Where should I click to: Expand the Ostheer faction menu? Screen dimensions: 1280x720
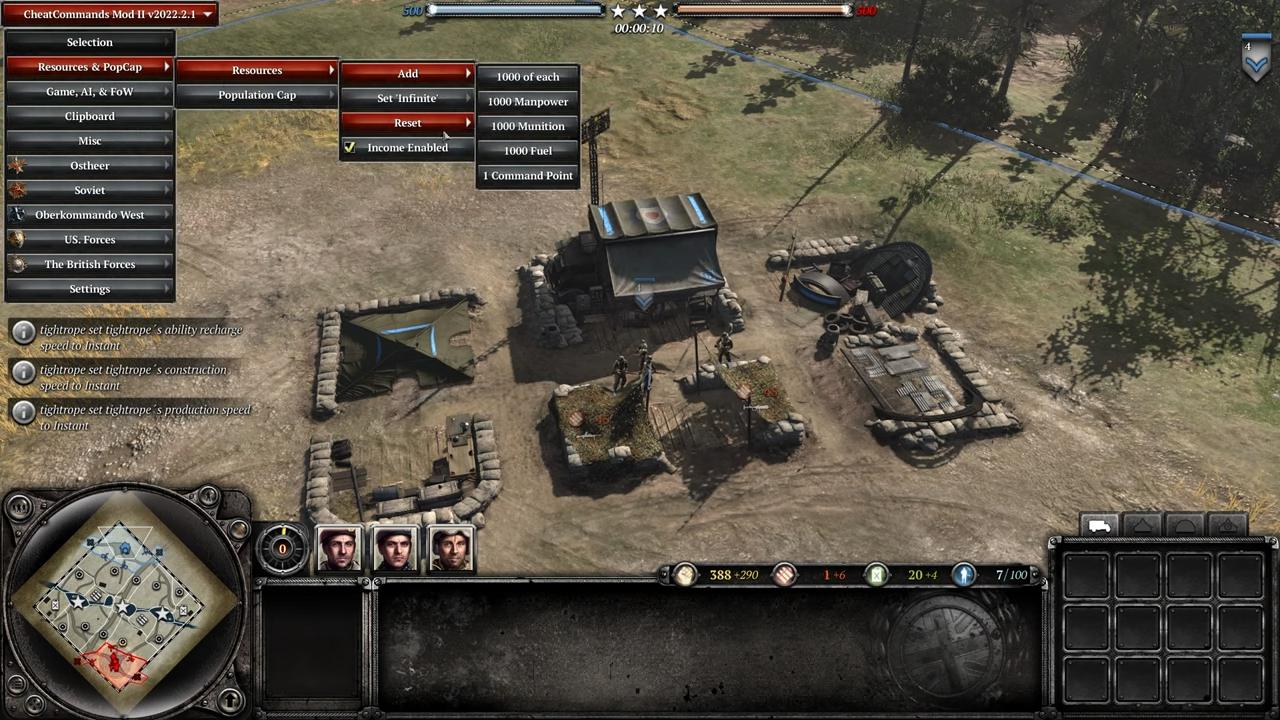coord(90,166)
